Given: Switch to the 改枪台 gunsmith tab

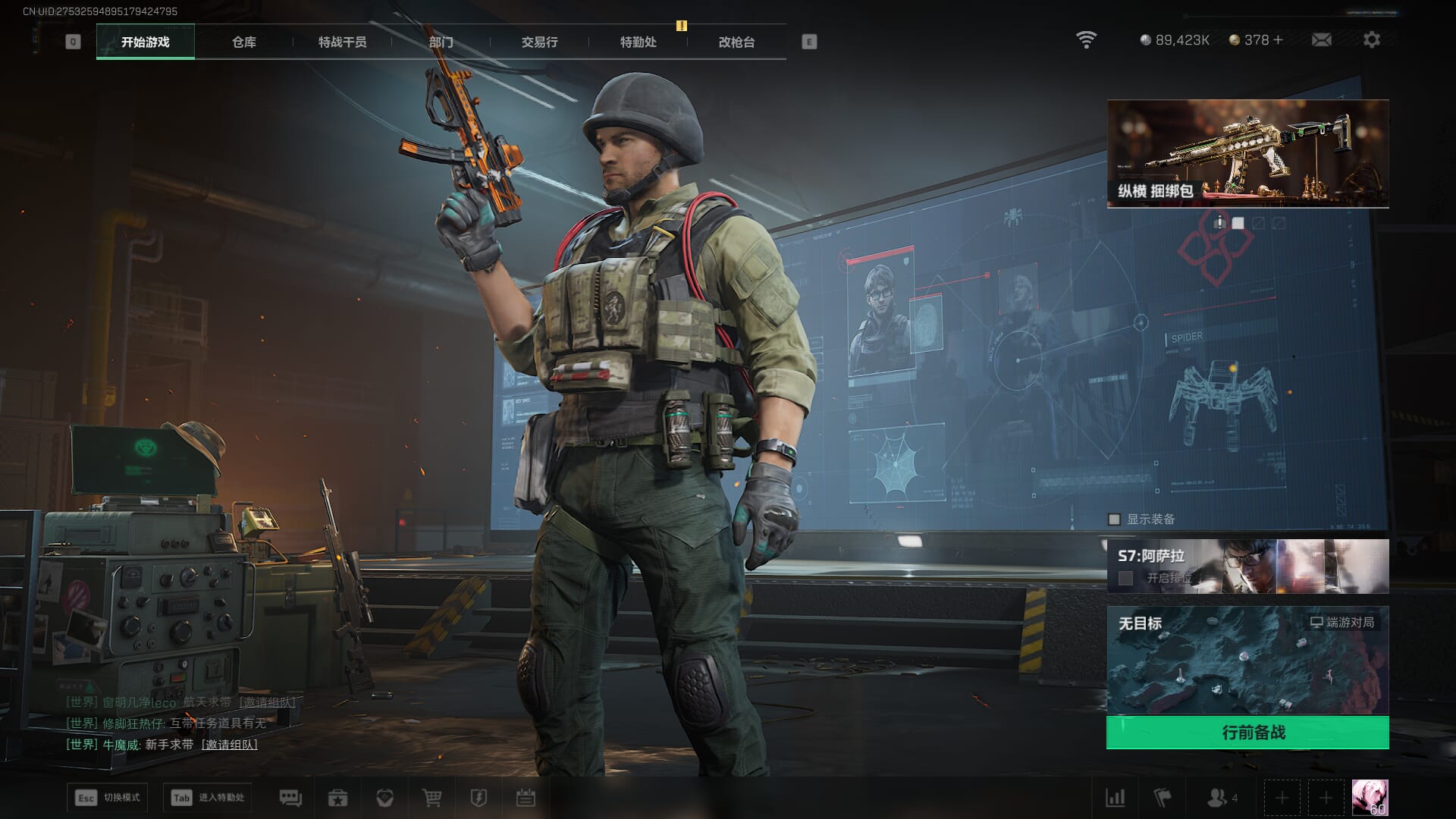Looking at the screenshot, I should tap(736, 42).
